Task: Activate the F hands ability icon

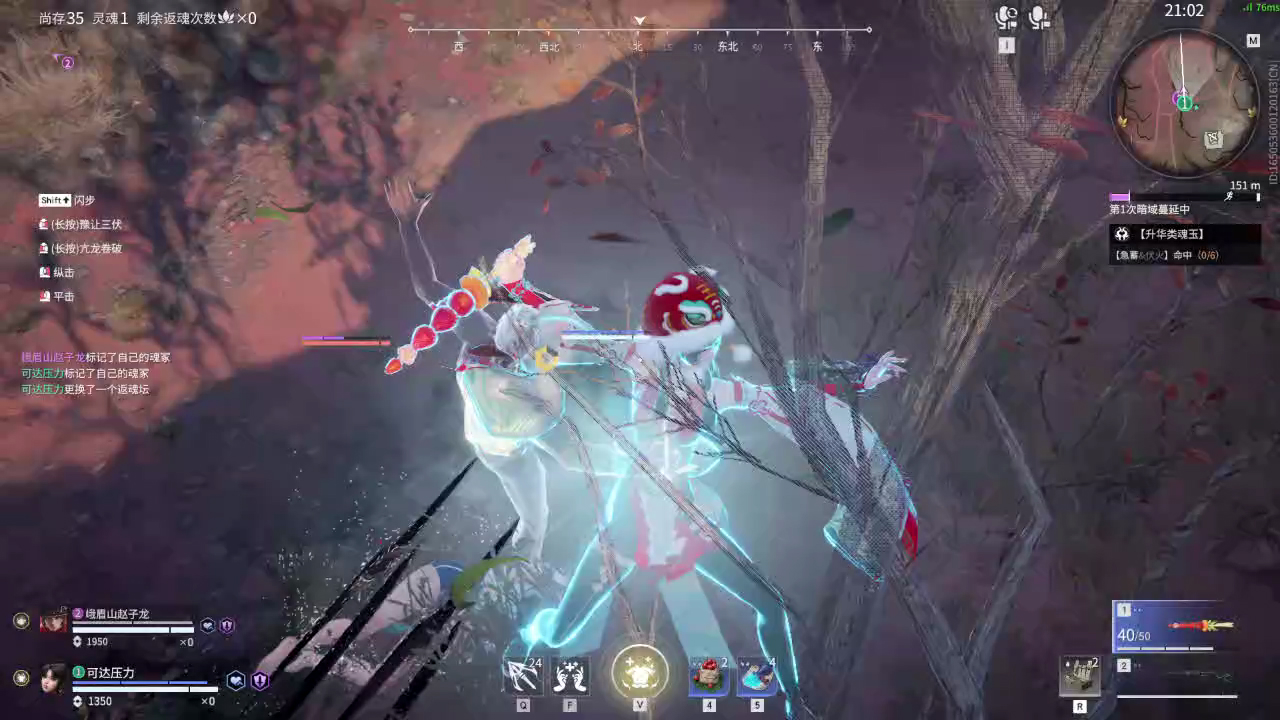Action: tap(570, 676)
